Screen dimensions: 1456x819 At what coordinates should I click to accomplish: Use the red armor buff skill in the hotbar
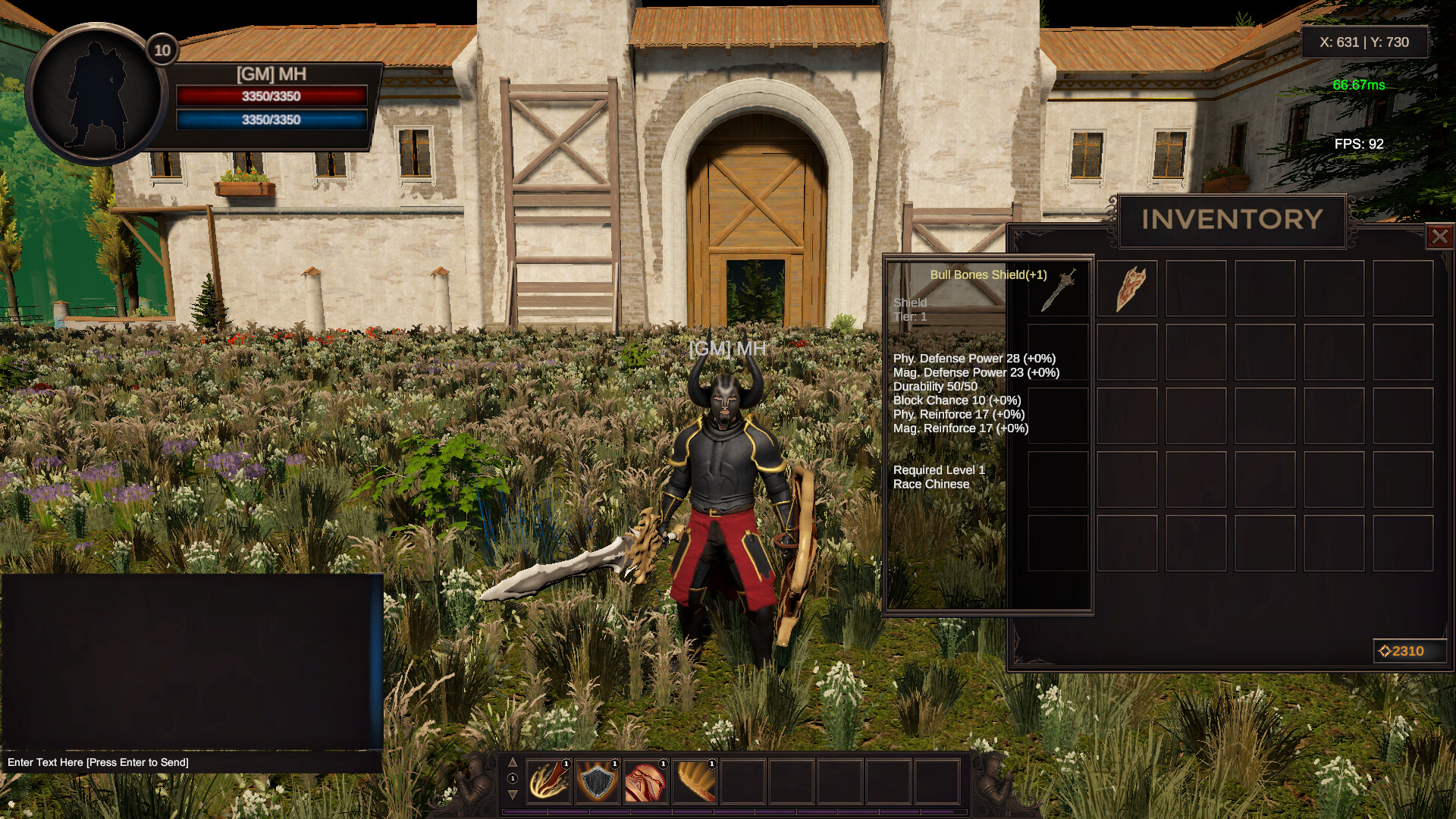645,783
